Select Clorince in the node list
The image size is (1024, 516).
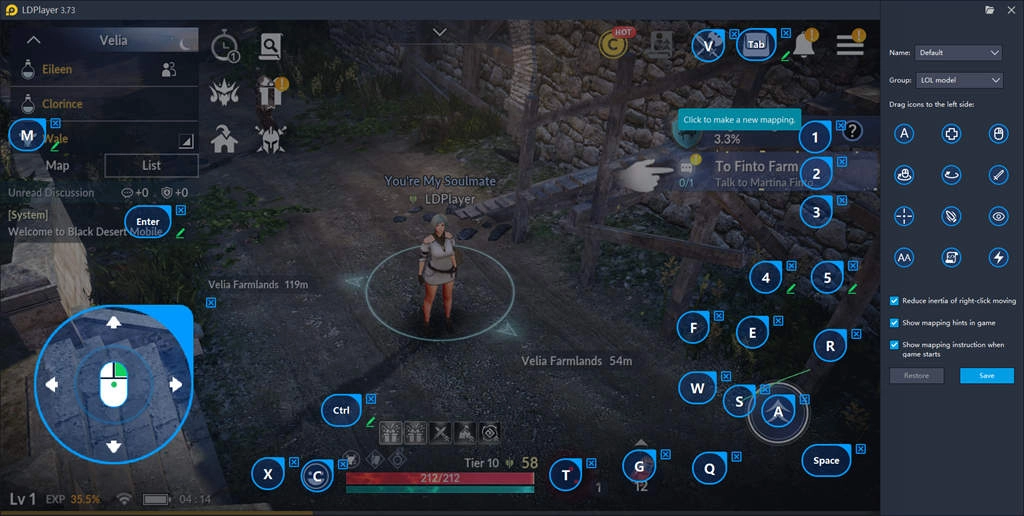[x=62, y=104]
